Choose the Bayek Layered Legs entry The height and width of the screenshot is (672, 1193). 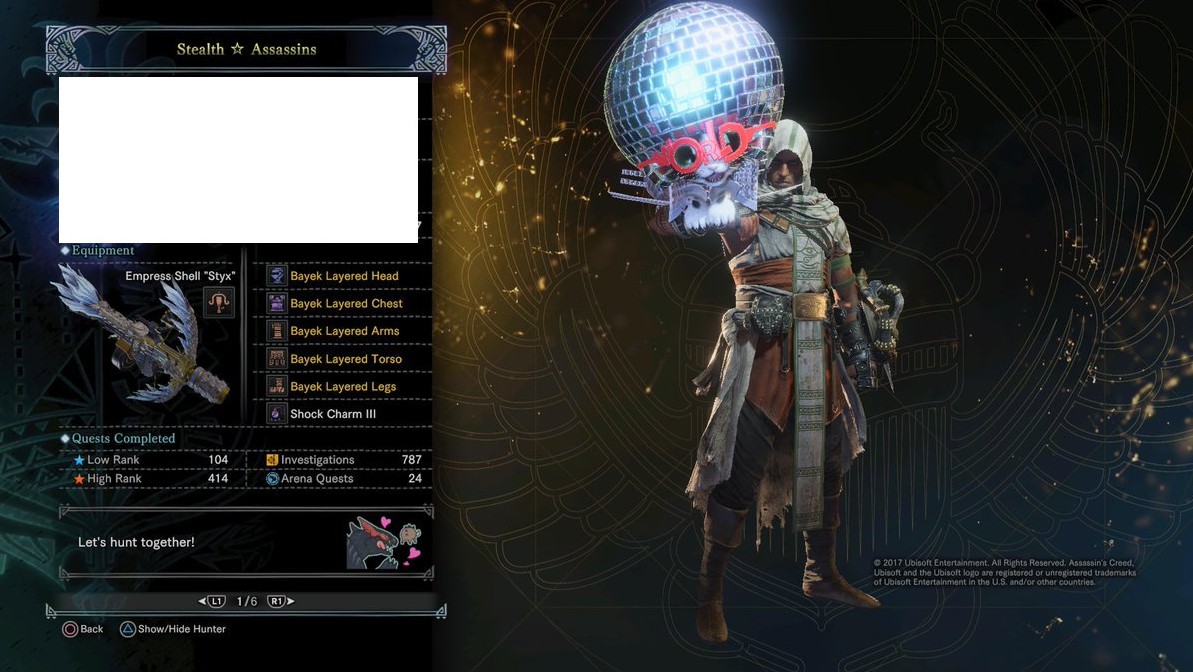(343, 386)
